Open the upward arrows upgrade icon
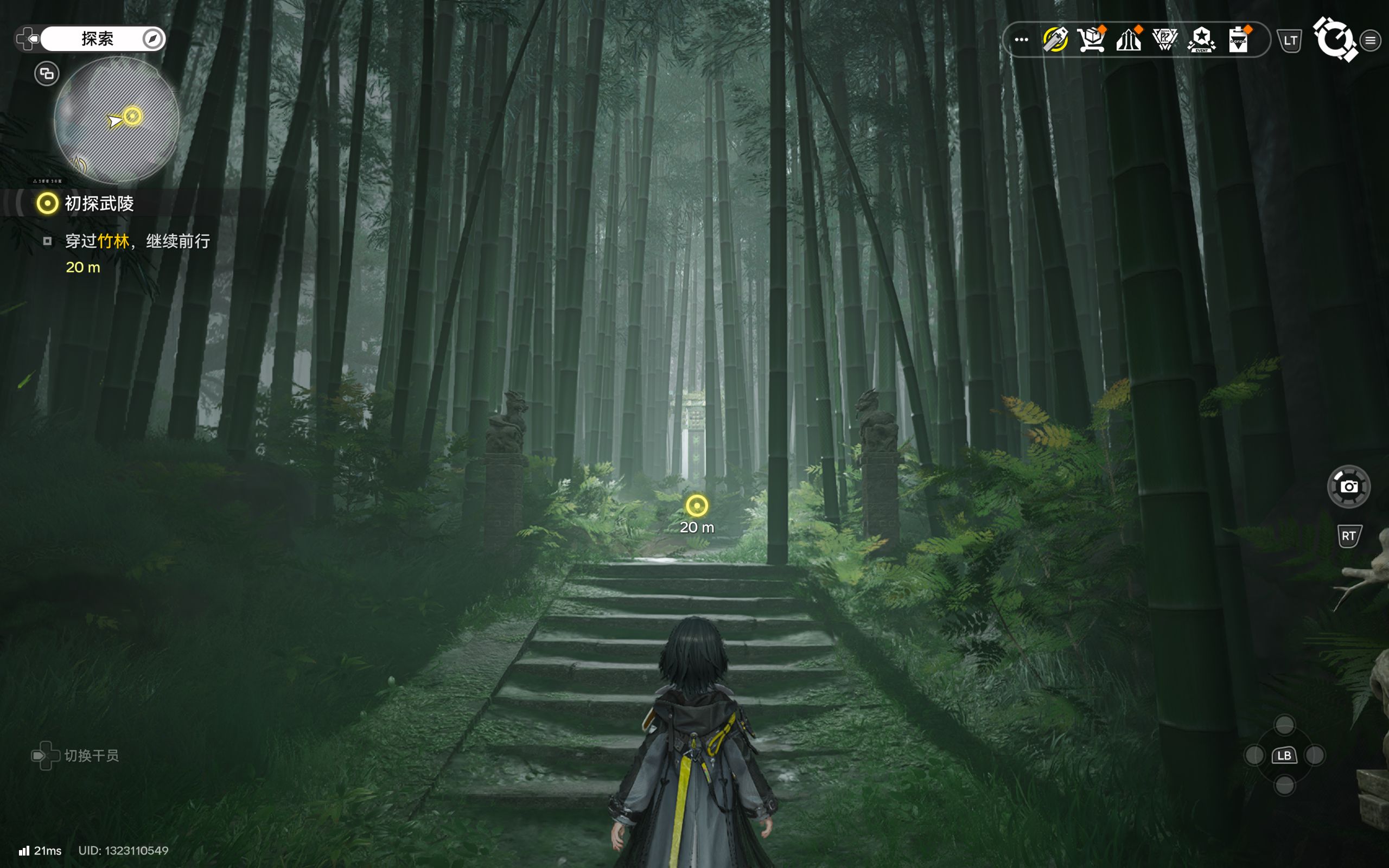The image size is (1389, 868). (1129, 40)
